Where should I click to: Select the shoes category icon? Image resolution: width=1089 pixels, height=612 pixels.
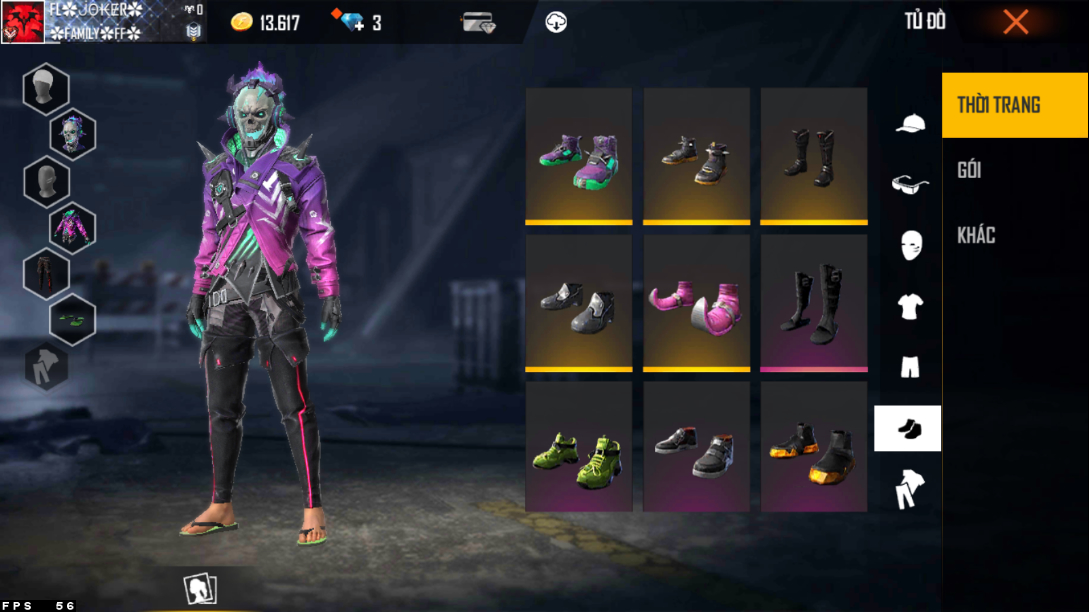click(908, 429)
